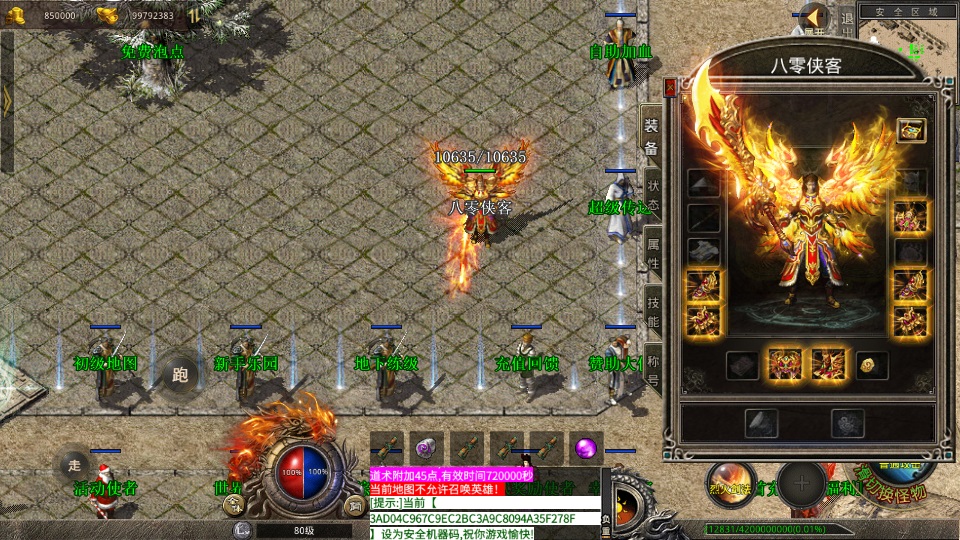Open the treasure chest icon in equipment panel
Screen dimensions: 960x540
(x=910, y=130)
